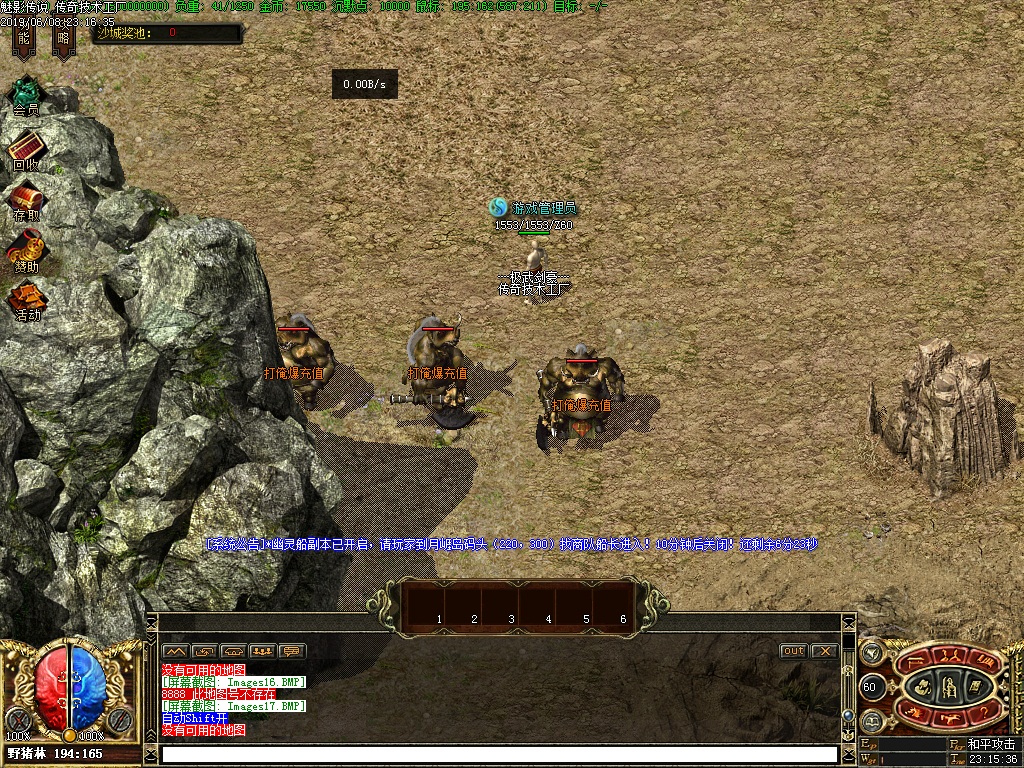Open the 存取 storage chest icon
Screen dimensions: 1024x768
pyautogui.click(x=26, y=198)
